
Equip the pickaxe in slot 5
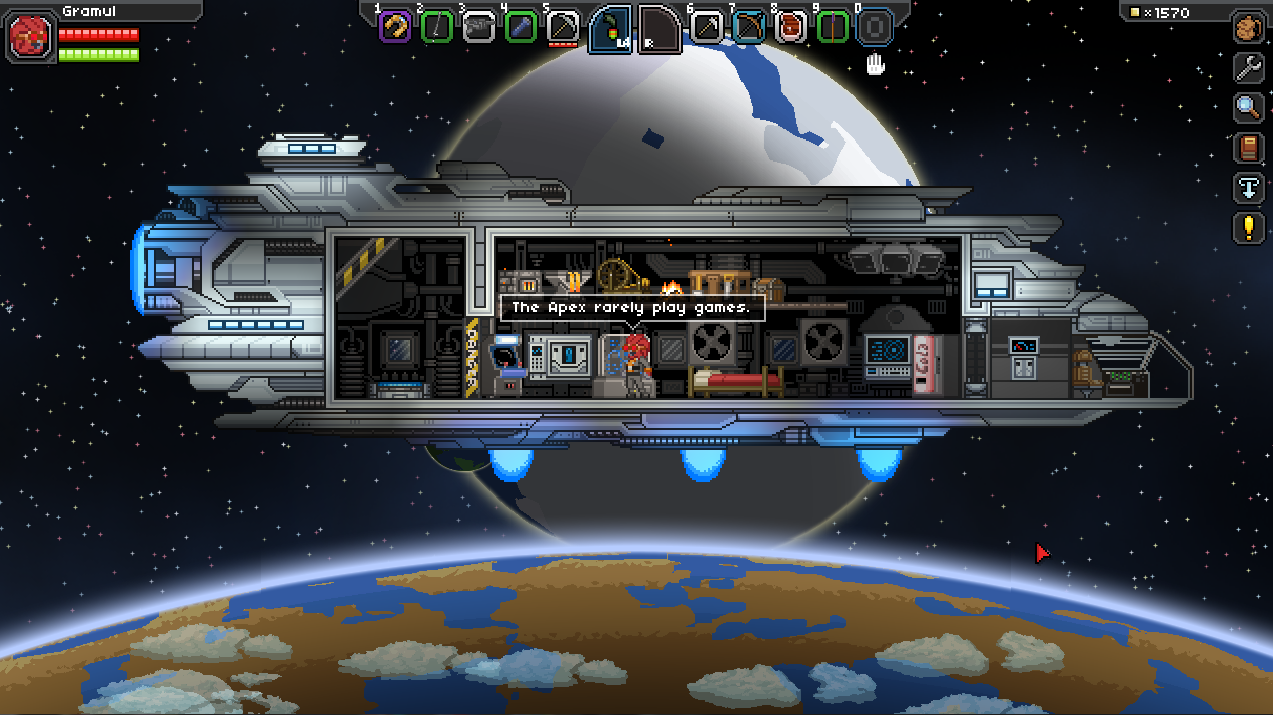pos(563,27)
